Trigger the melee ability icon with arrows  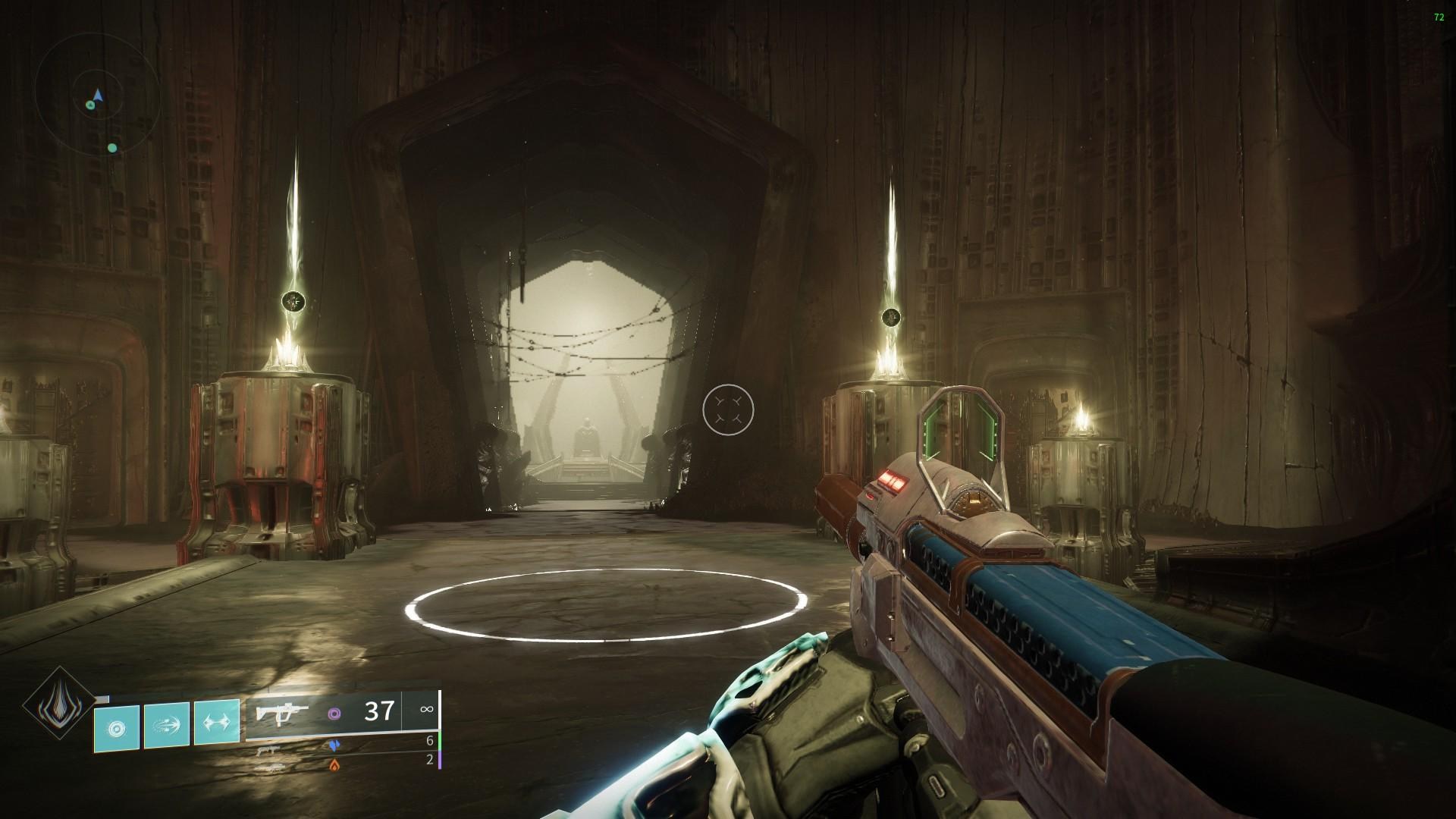pos(167,727)
